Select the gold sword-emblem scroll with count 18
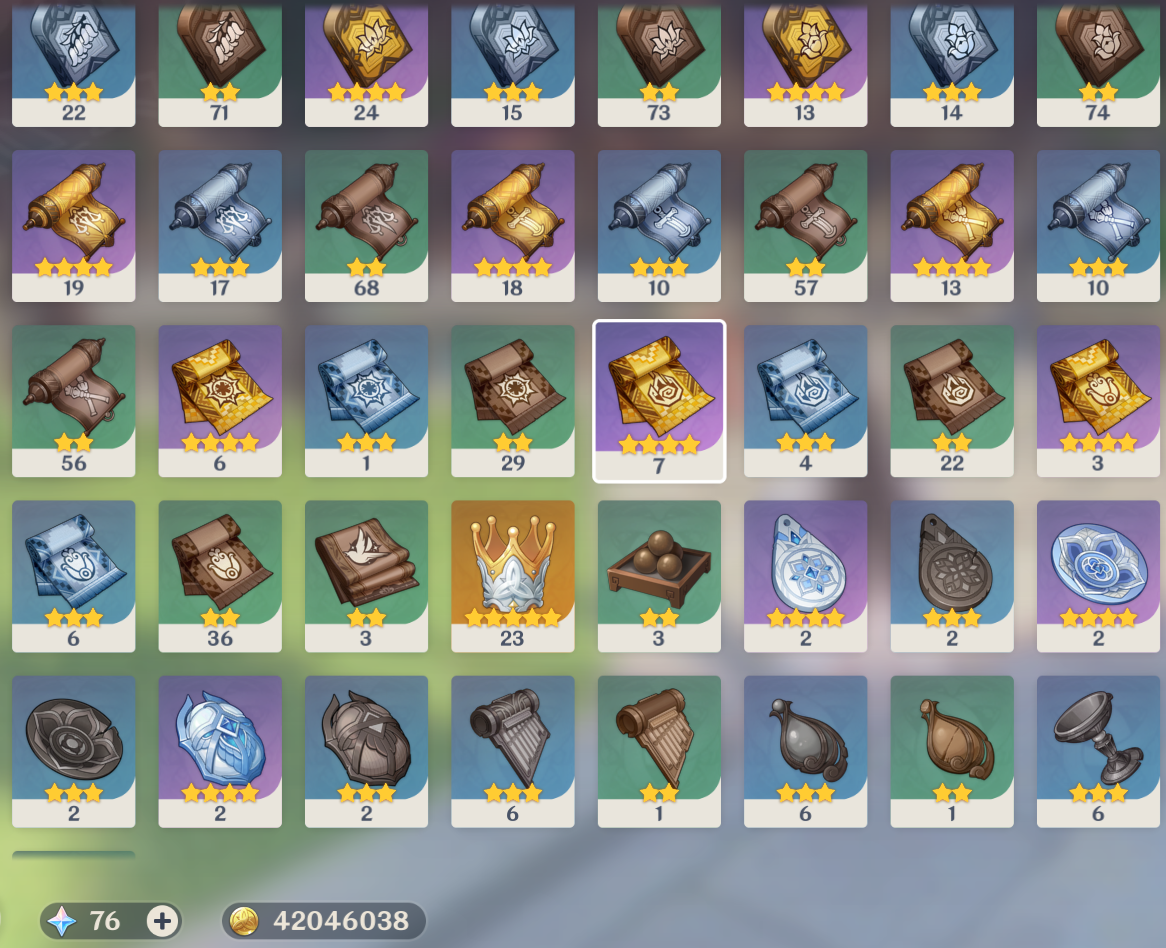This screenshot has width=1166, height=948. [x=512, y=225]
